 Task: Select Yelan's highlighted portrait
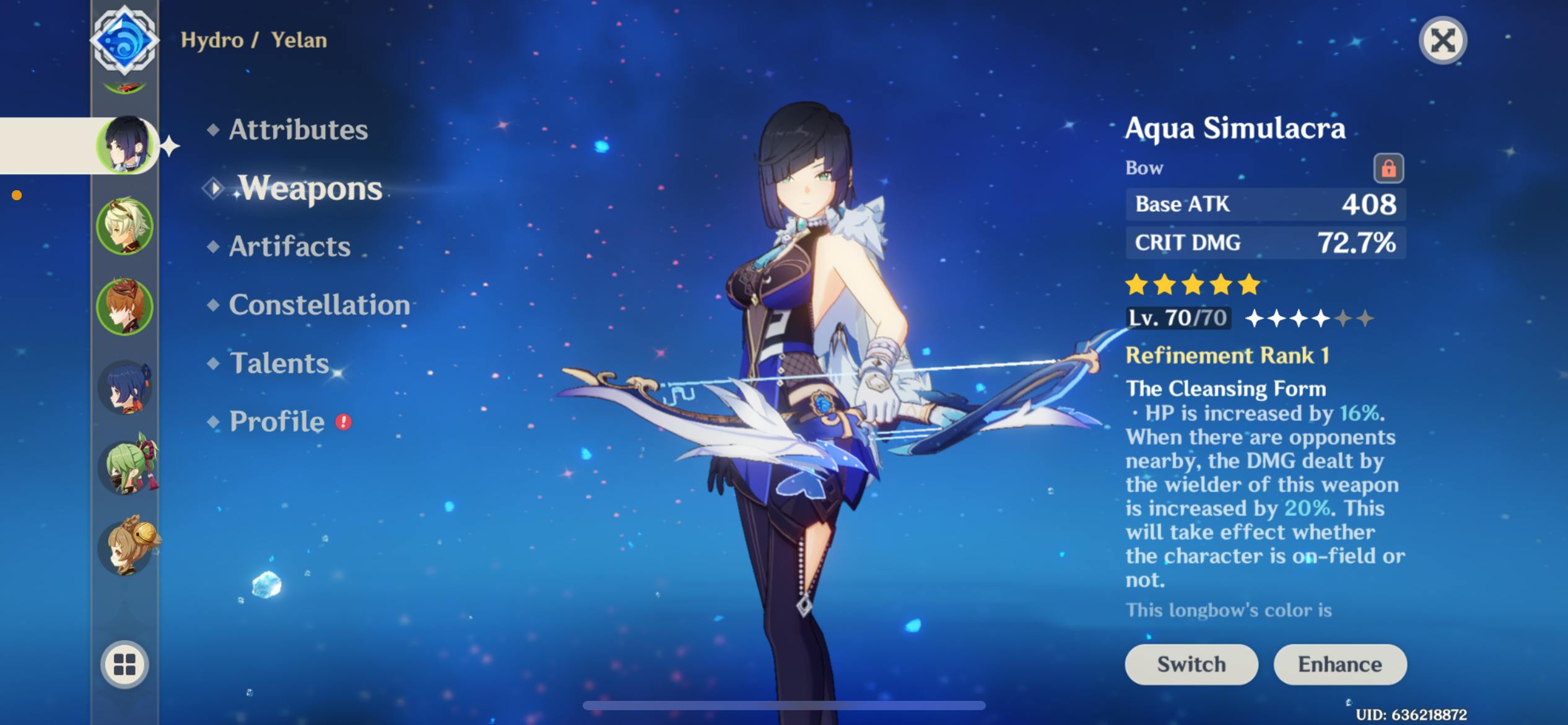point(125,146)
